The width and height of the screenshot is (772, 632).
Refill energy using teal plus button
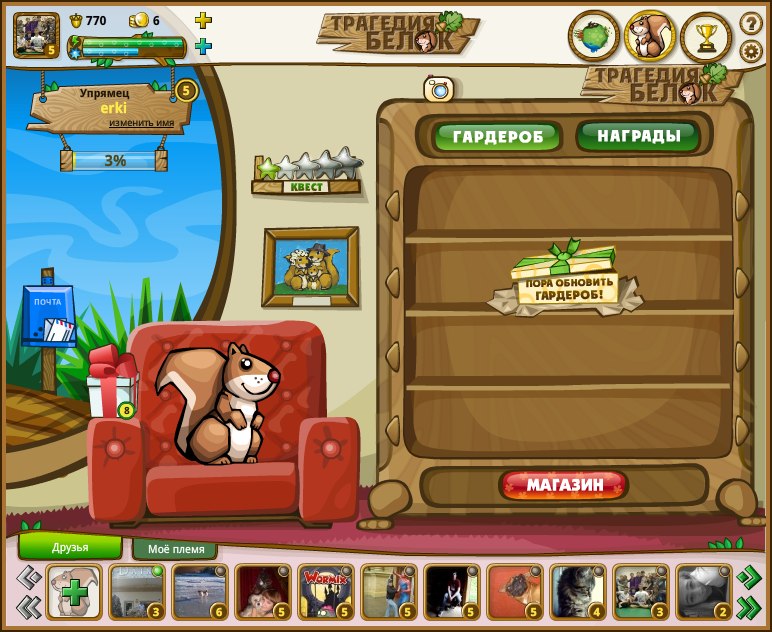[x=203, y=46]
